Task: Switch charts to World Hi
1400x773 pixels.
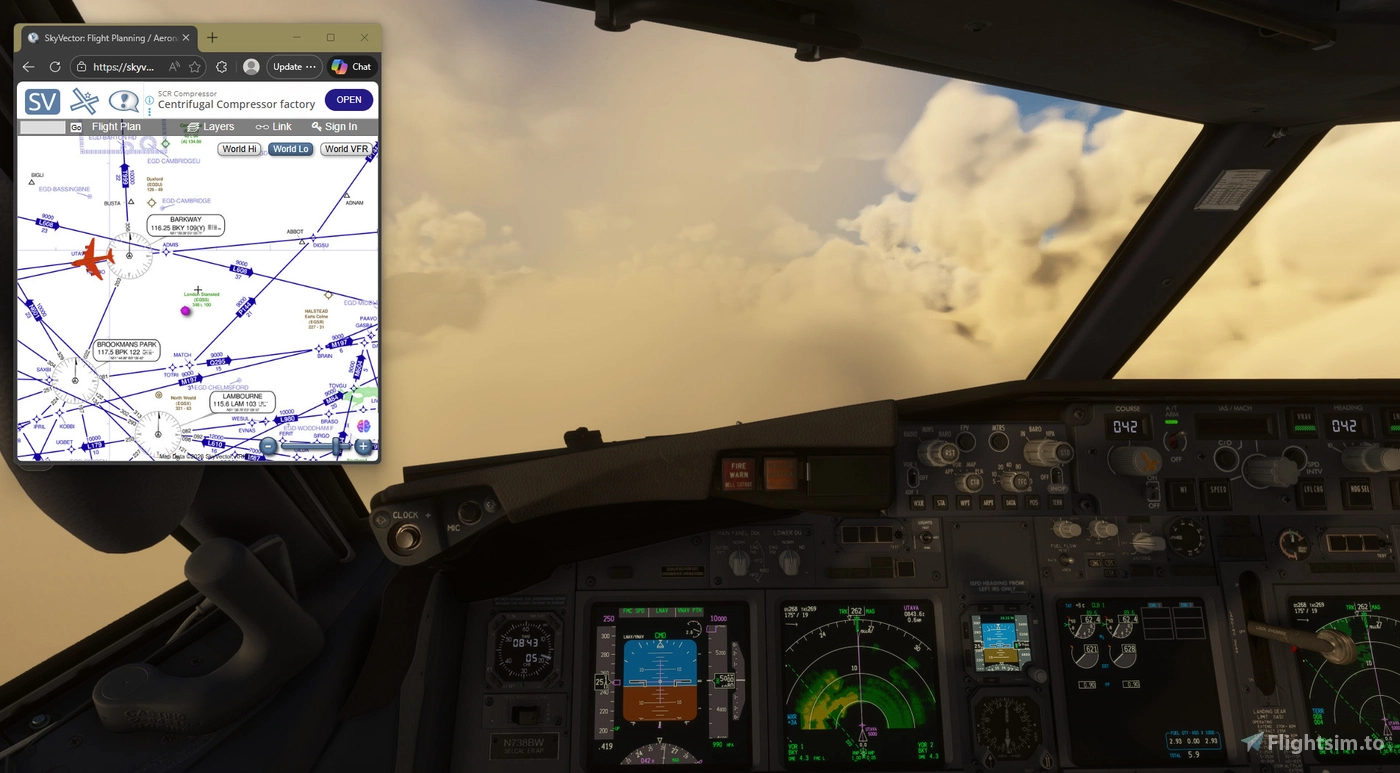Action: [238, 148]
